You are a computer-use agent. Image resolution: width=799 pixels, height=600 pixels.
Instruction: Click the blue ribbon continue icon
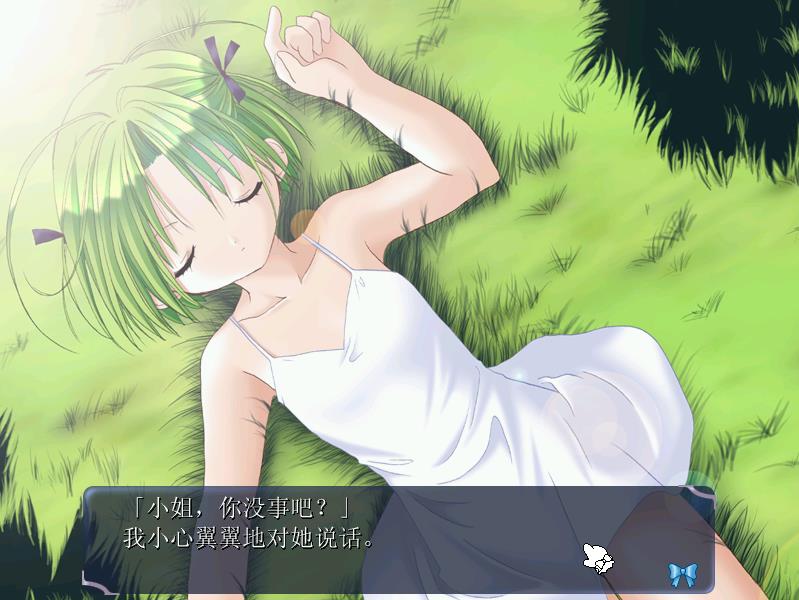point(682,573)
